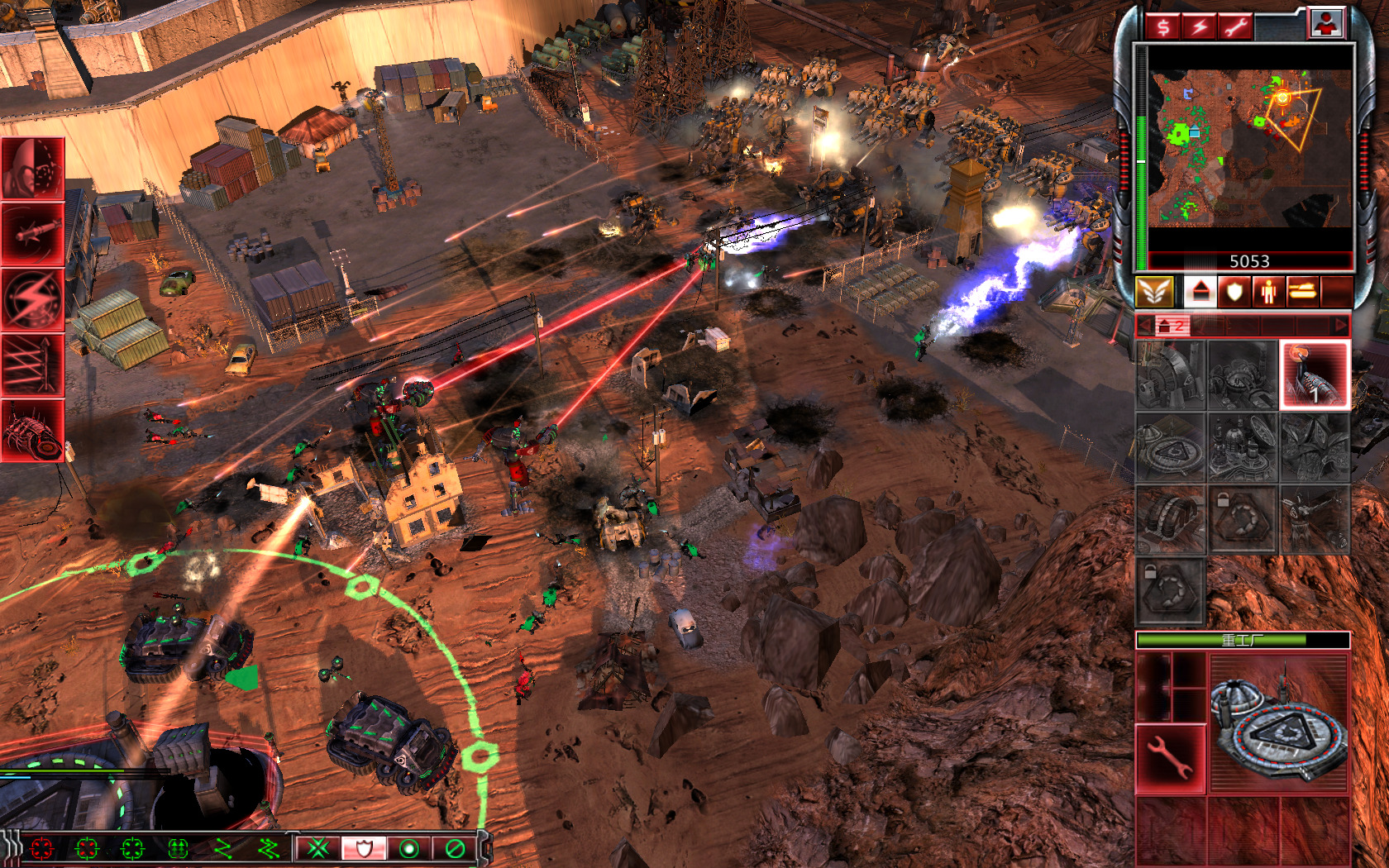The width and height of the screenshot is (1389, 868).
Task: Select the winged emblem button below the minimap
Action: tap(1154, 292)
